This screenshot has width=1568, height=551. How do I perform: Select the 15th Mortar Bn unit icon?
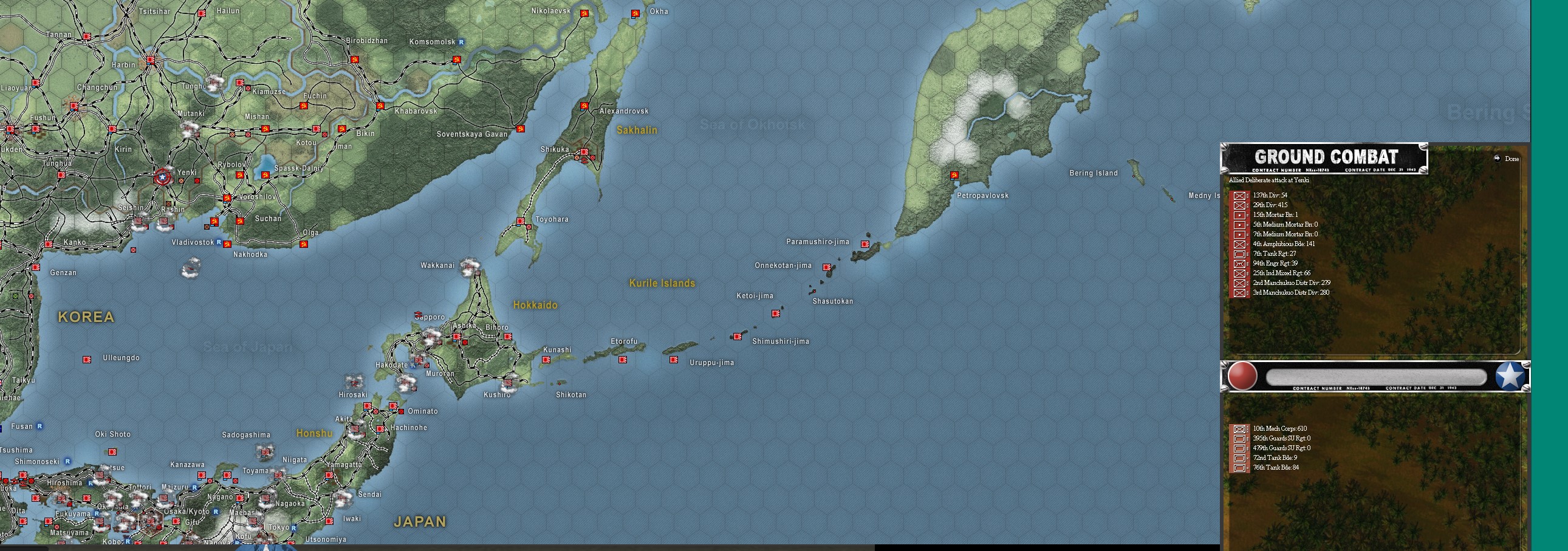pos(1240,215)
